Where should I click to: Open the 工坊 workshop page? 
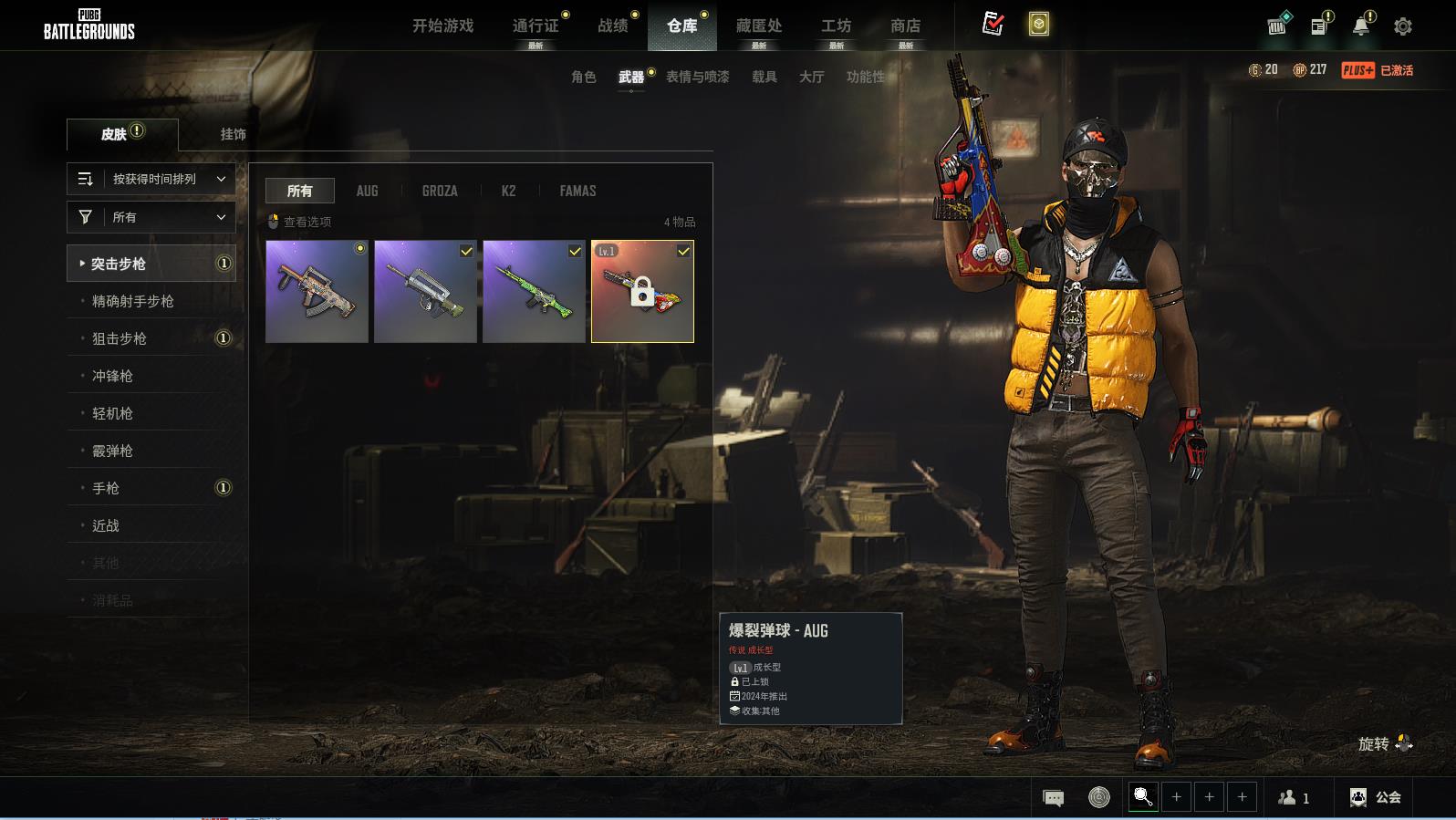tap(836, 26)
